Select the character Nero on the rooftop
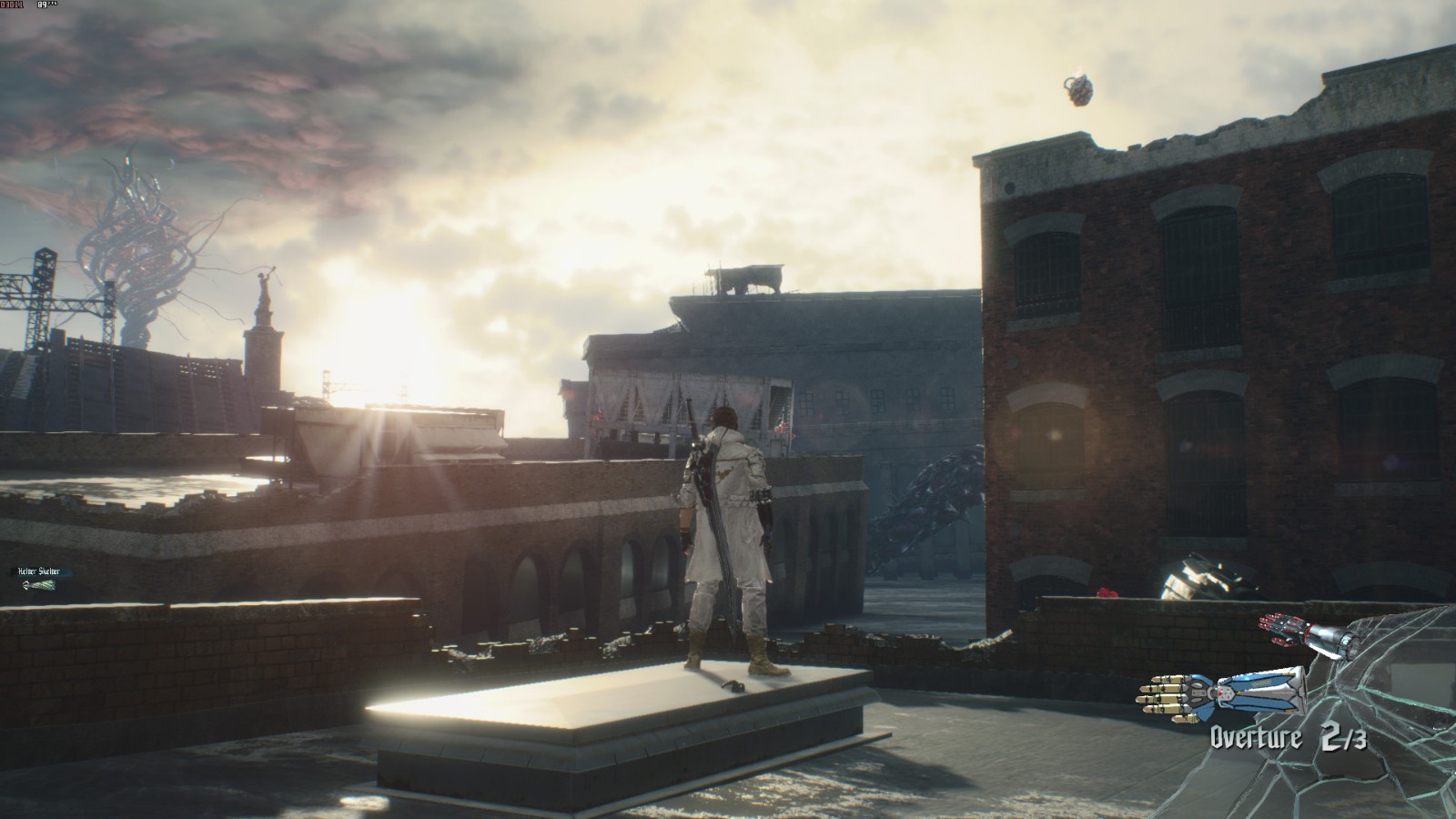This screenshot has width=1456, height=819. tap(728, 537)
